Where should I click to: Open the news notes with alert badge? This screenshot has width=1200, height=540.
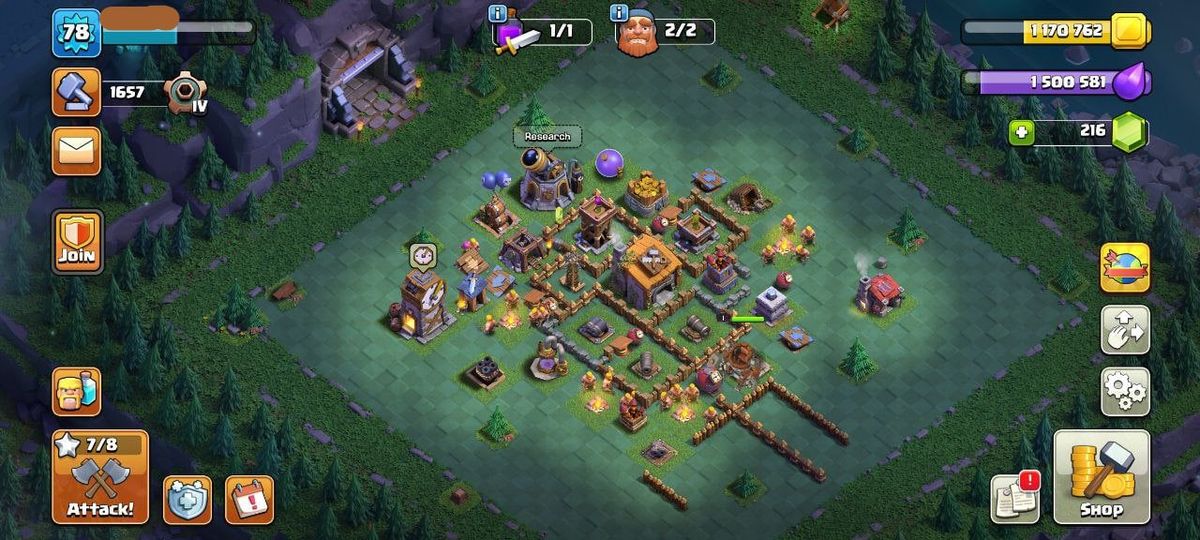tap(1014, 498)
